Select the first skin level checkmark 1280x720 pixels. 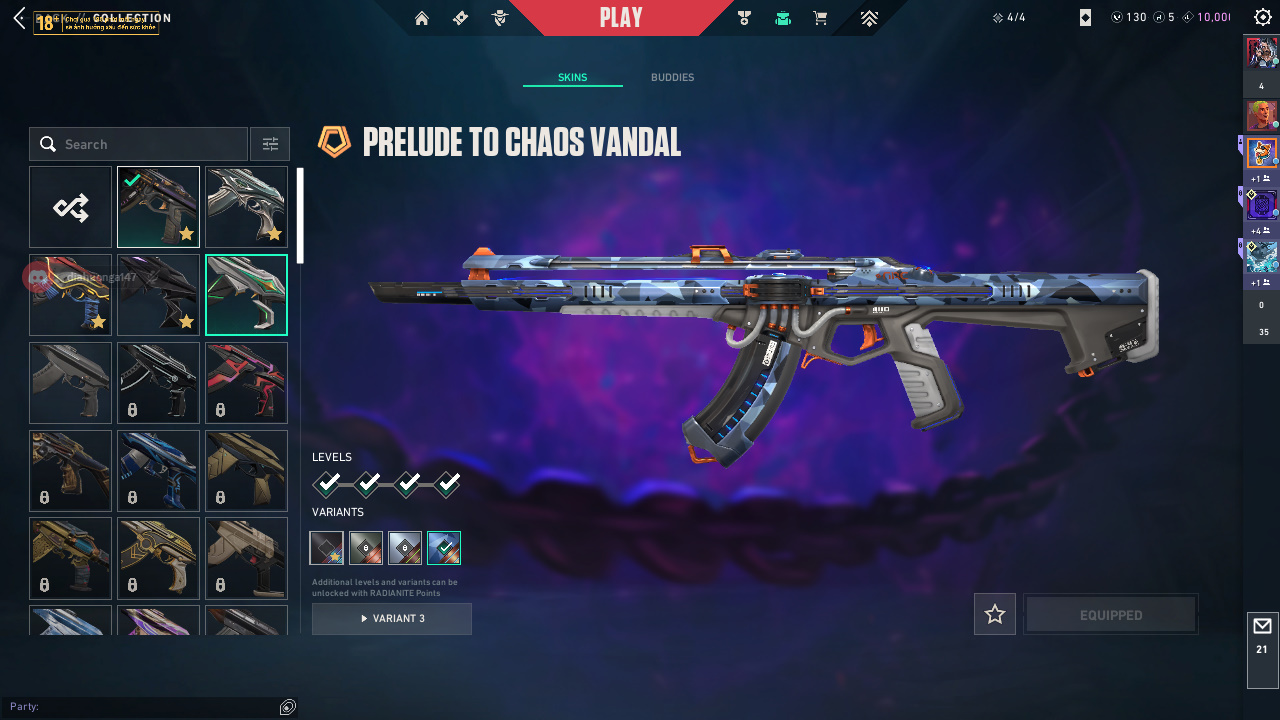point(327,485)
